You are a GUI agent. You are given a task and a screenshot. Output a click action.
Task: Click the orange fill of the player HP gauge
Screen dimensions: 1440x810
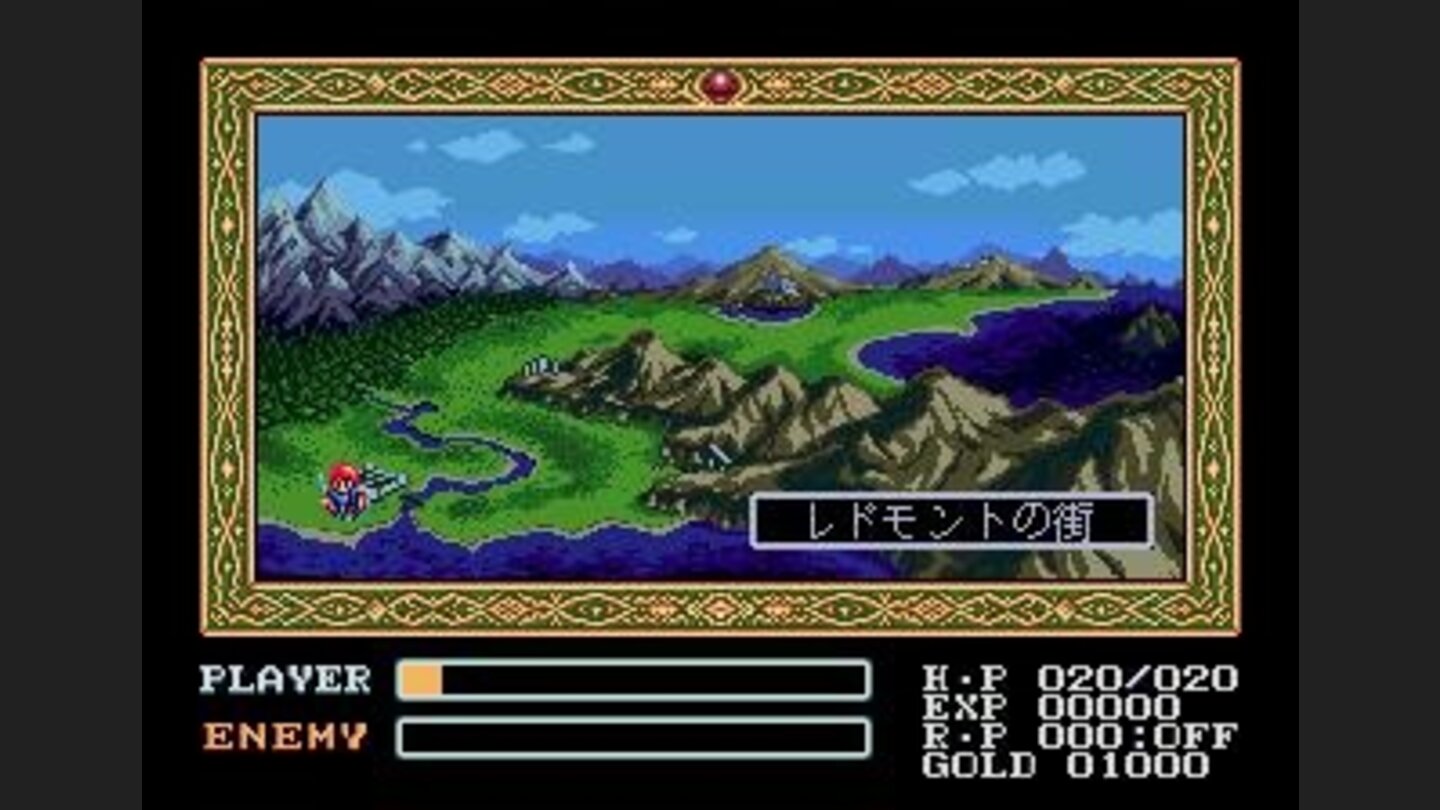click(420, 680)
